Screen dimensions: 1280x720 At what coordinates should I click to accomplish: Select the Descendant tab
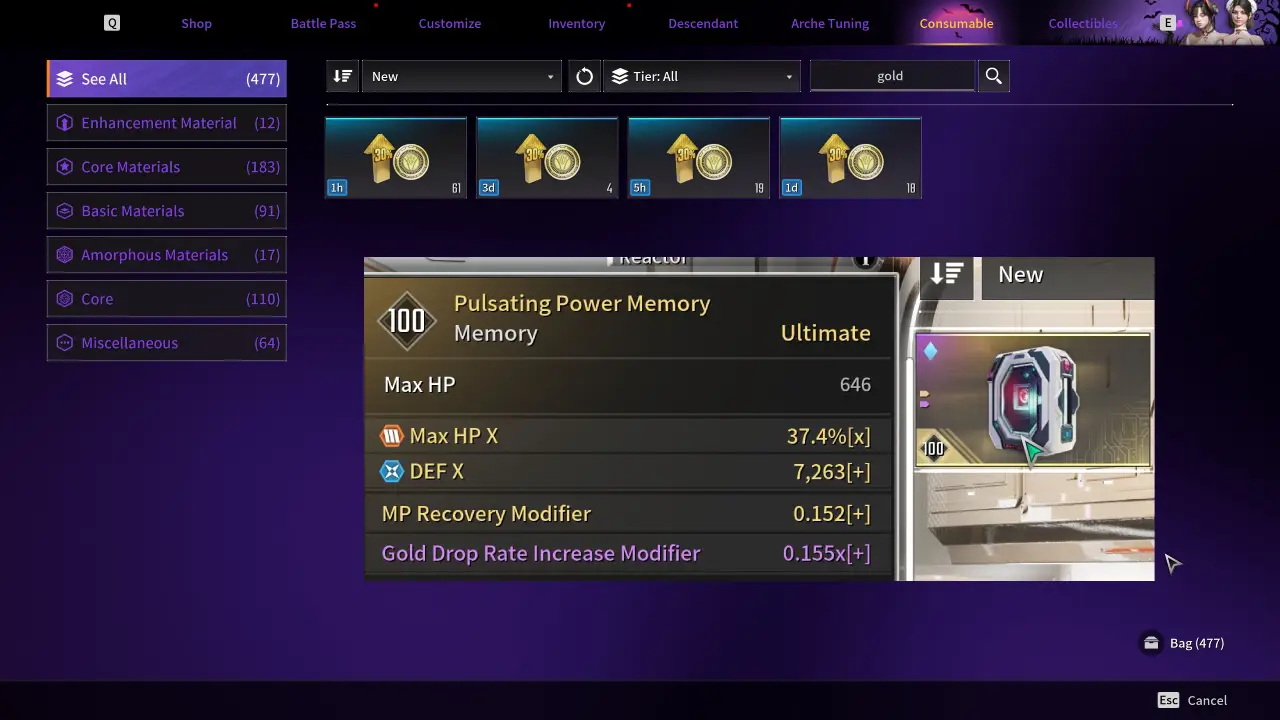[703, 23]
